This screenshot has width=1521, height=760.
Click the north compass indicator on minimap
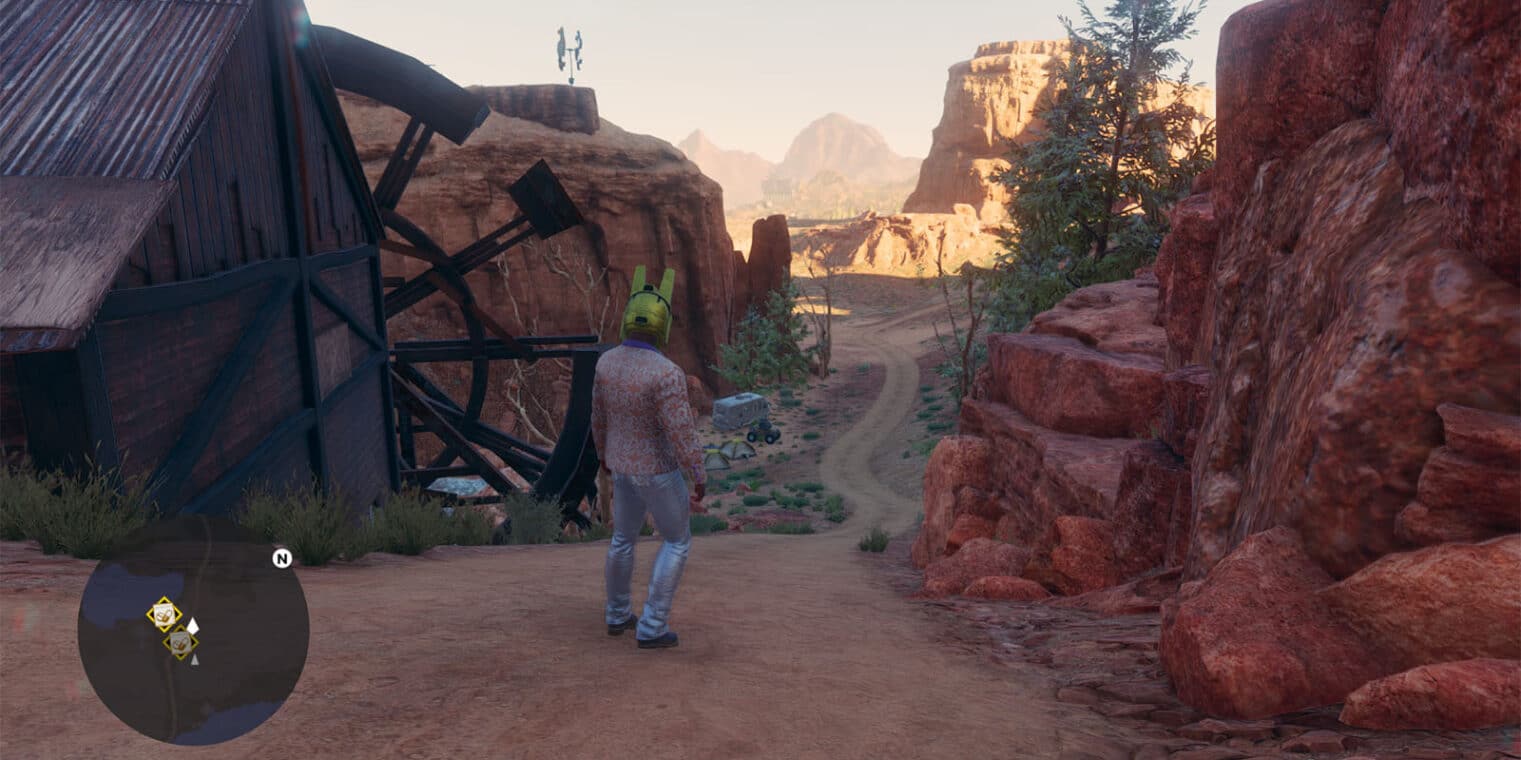[x=282, y=558]
